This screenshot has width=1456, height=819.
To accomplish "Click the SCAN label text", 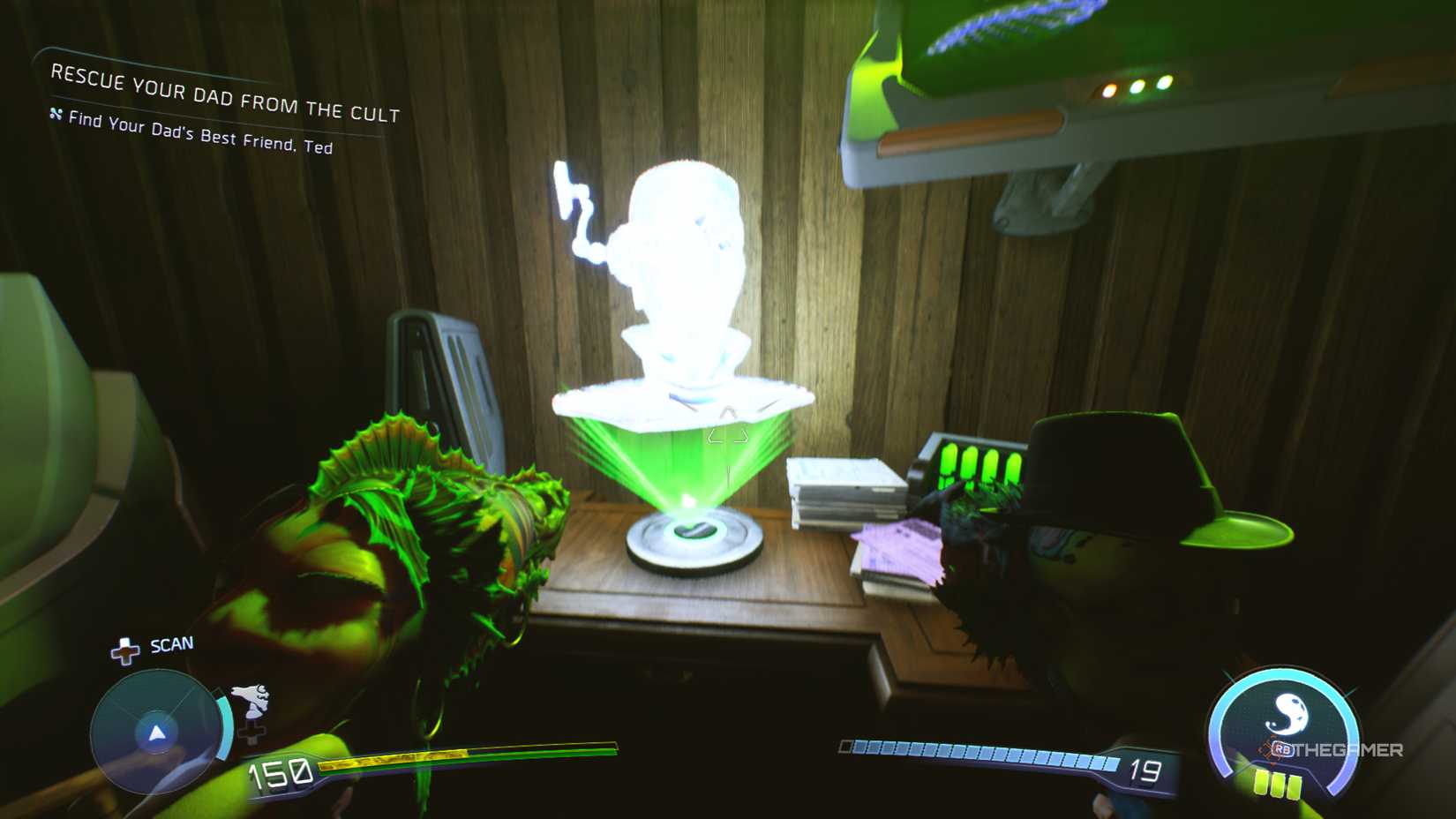I will pos(170,643).
